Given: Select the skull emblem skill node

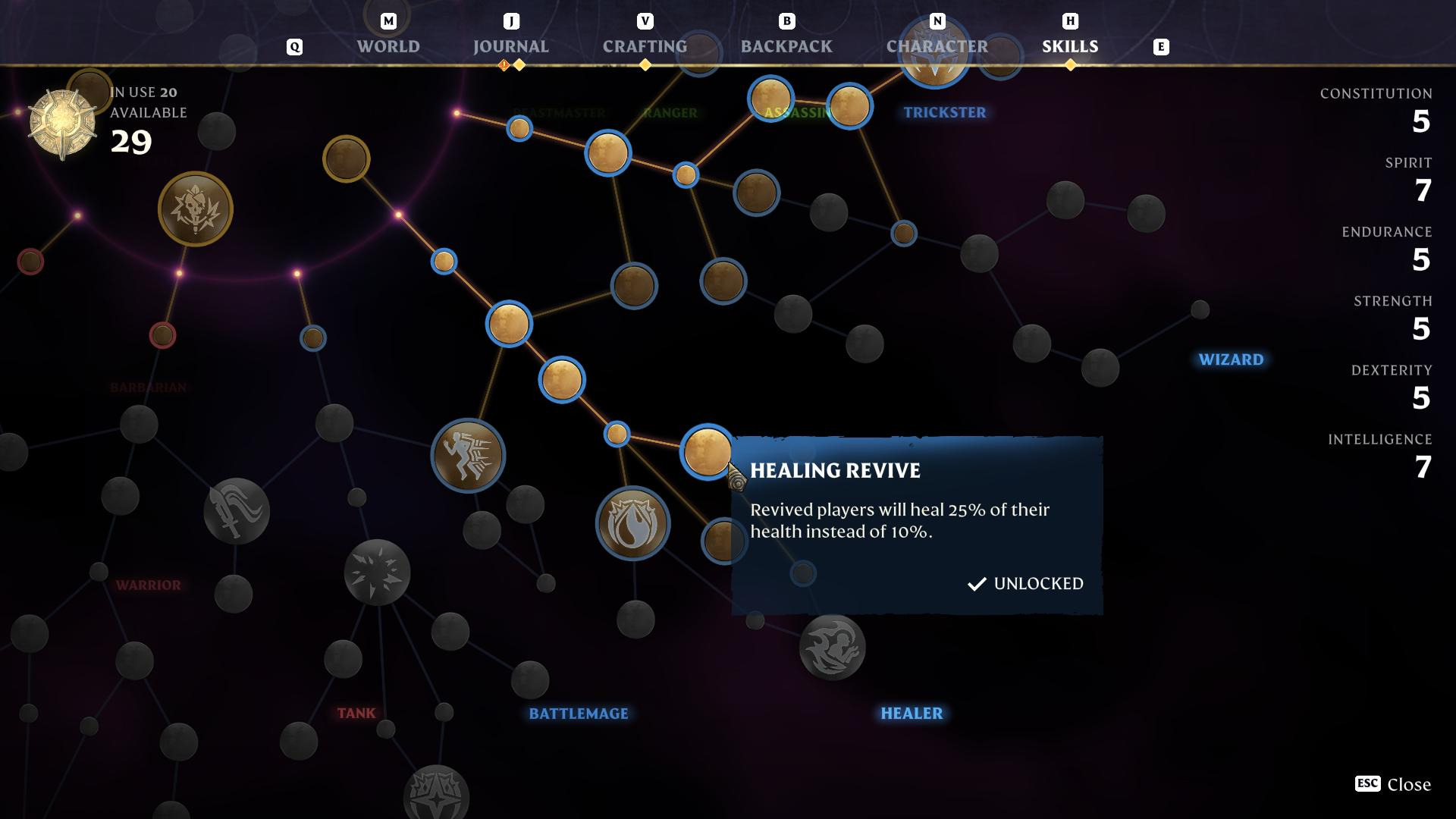Looking at the screenshot, I should (x=196, y=209).
